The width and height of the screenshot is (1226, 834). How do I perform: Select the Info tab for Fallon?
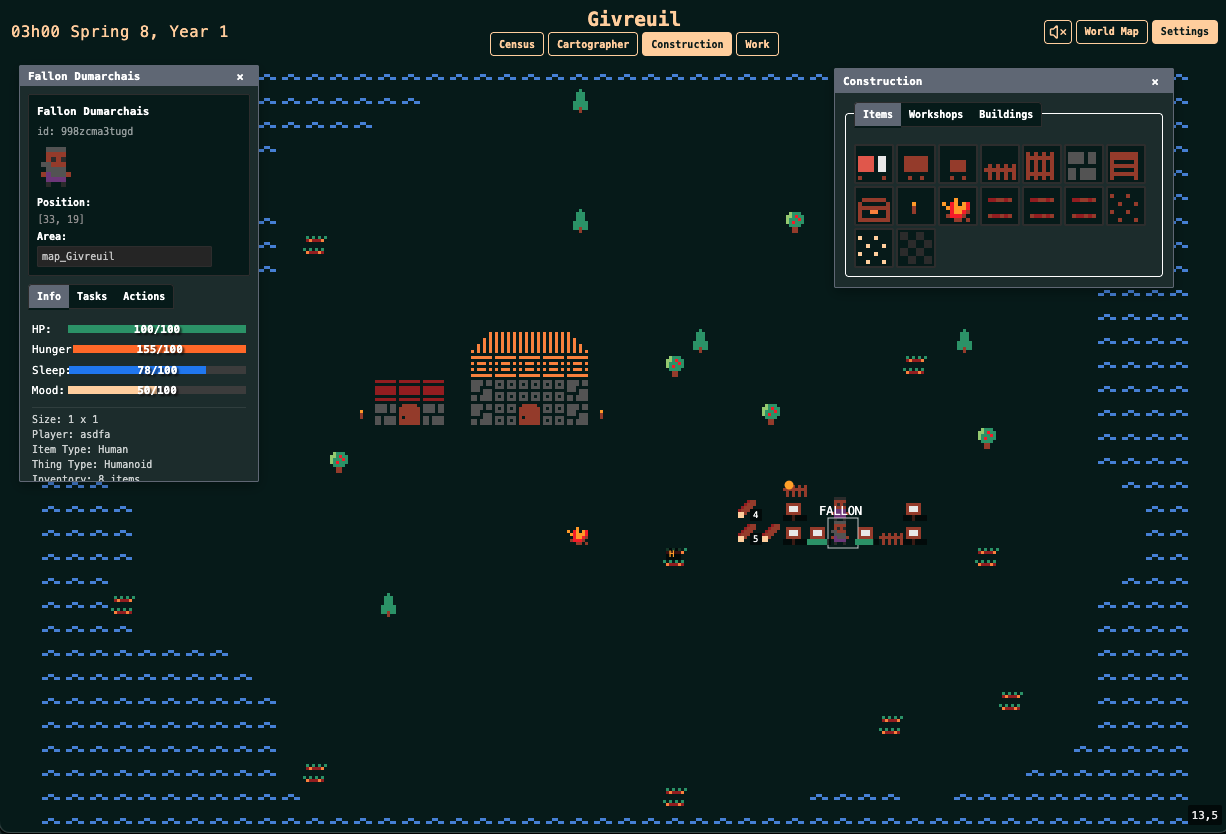coord(49,296)
